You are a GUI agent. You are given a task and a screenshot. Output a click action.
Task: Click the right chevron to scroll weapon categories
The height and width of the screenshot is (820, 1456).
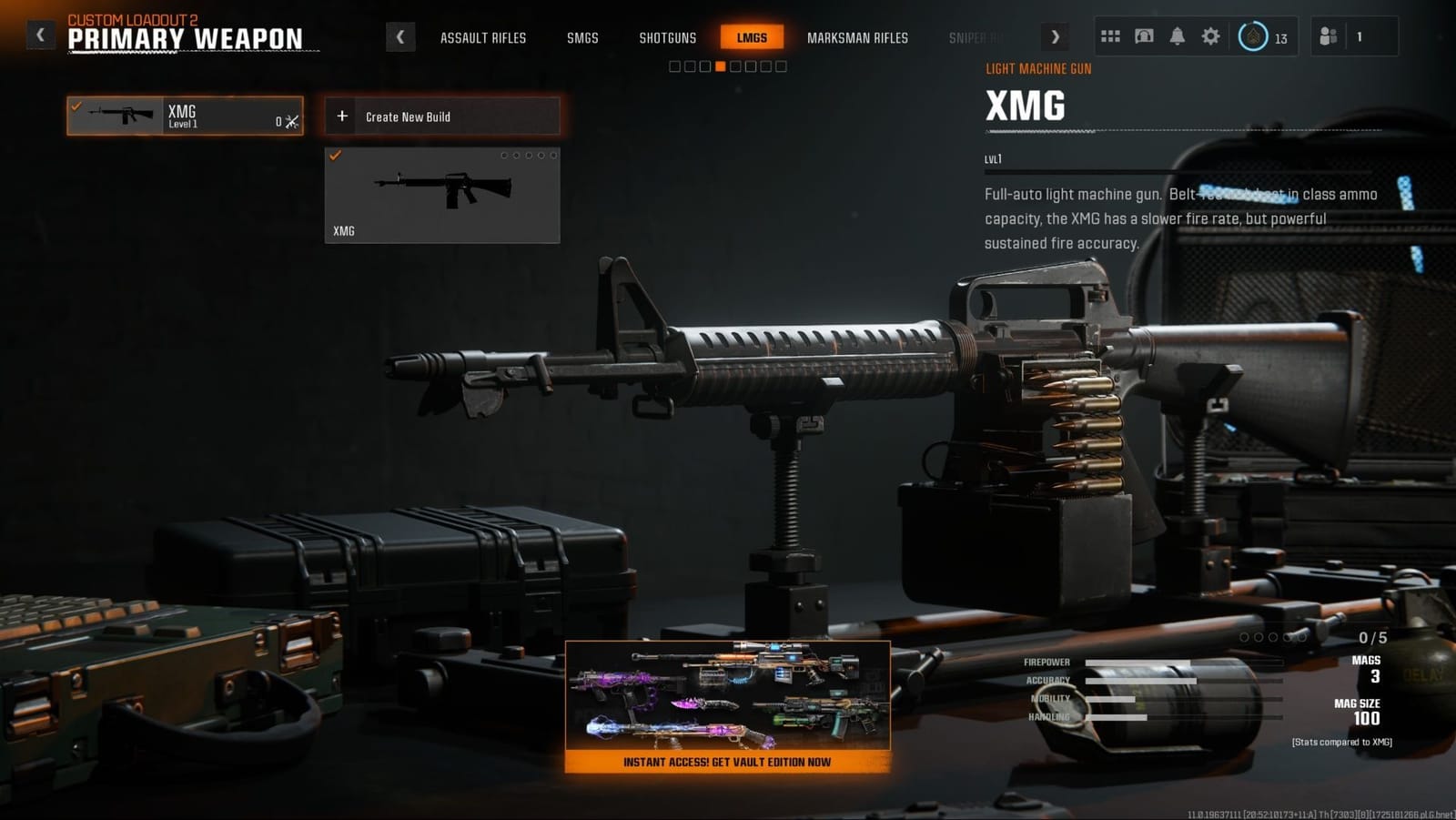[1055, 35]
